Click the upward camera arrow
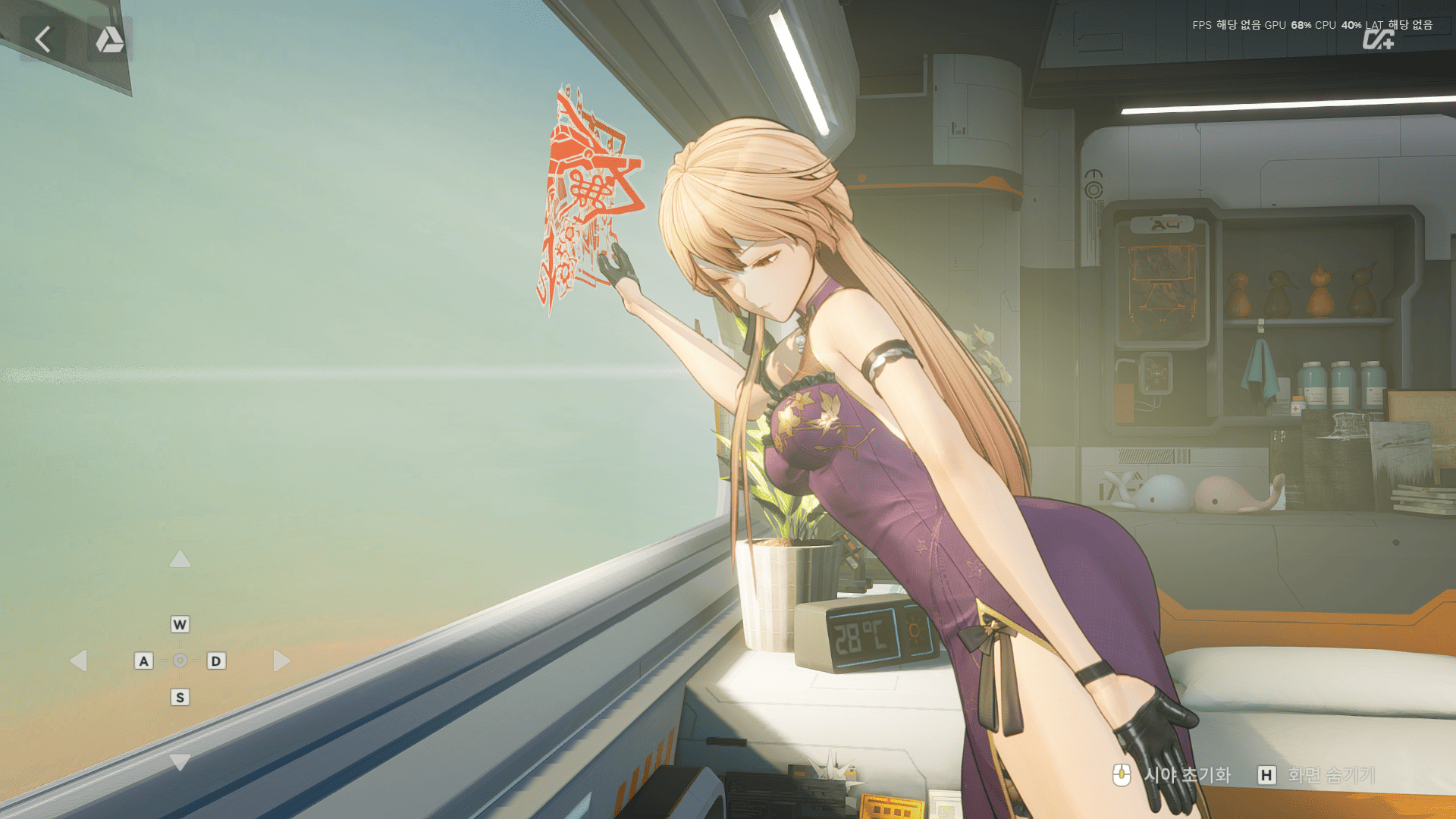 [x=180, y=560]
